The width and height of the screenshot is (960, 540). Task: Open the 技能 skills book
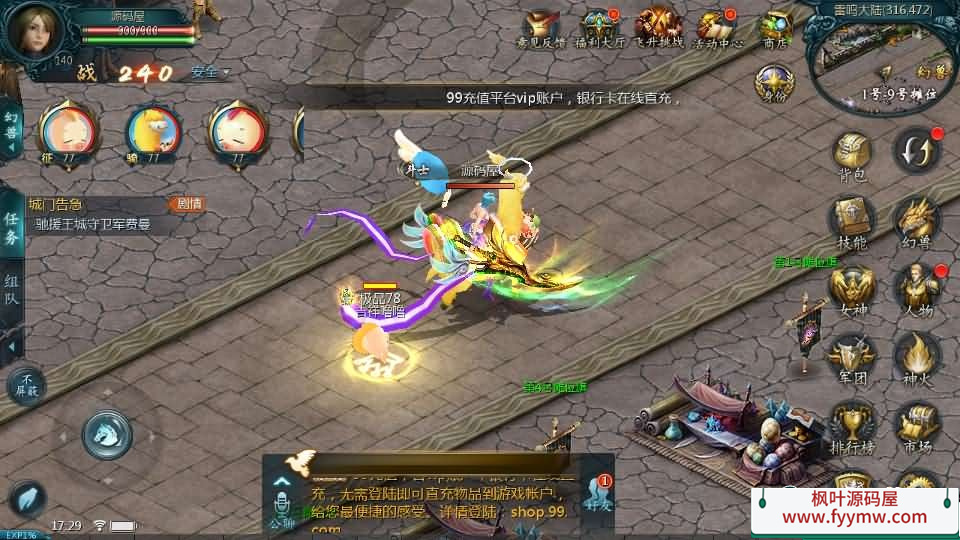pyautogui.click(x=852, y=222)
